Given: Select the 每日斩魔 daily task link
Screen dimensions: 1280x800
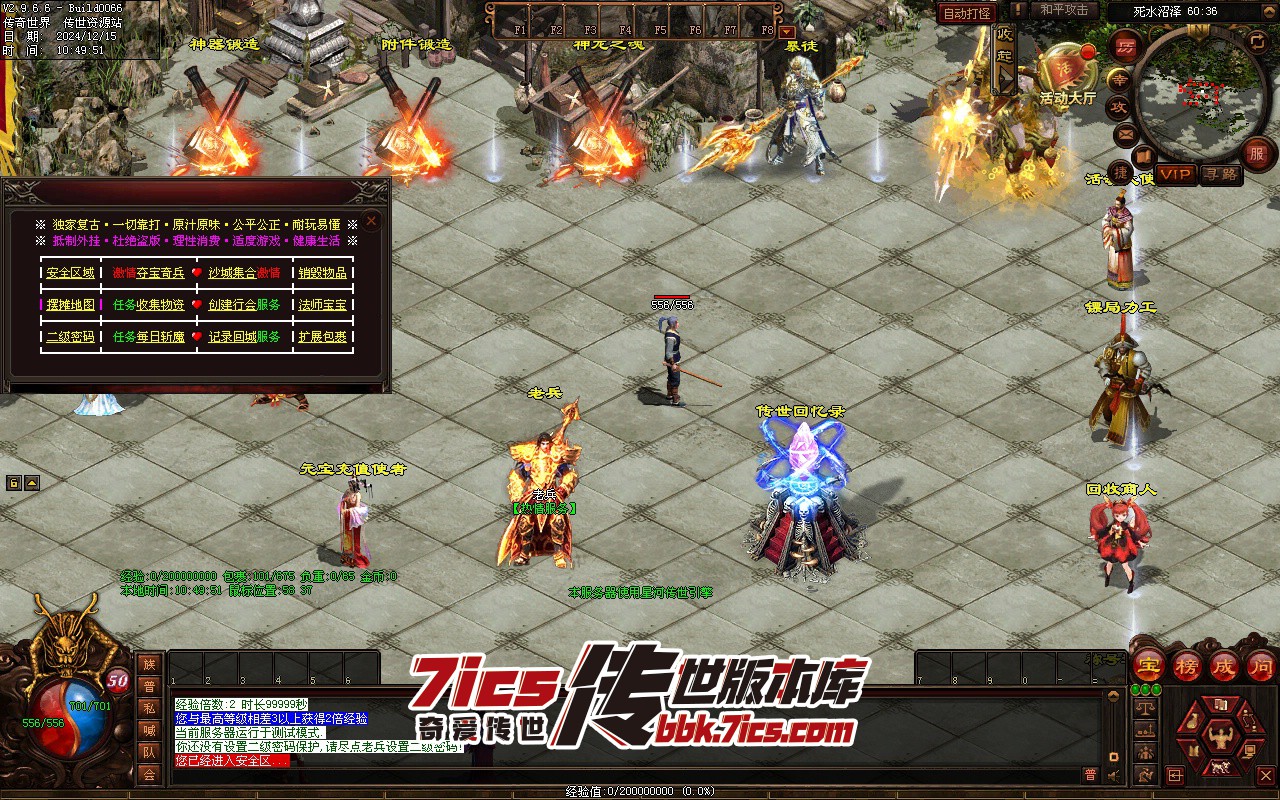Looking at the screenshot, I should (161, 337).
